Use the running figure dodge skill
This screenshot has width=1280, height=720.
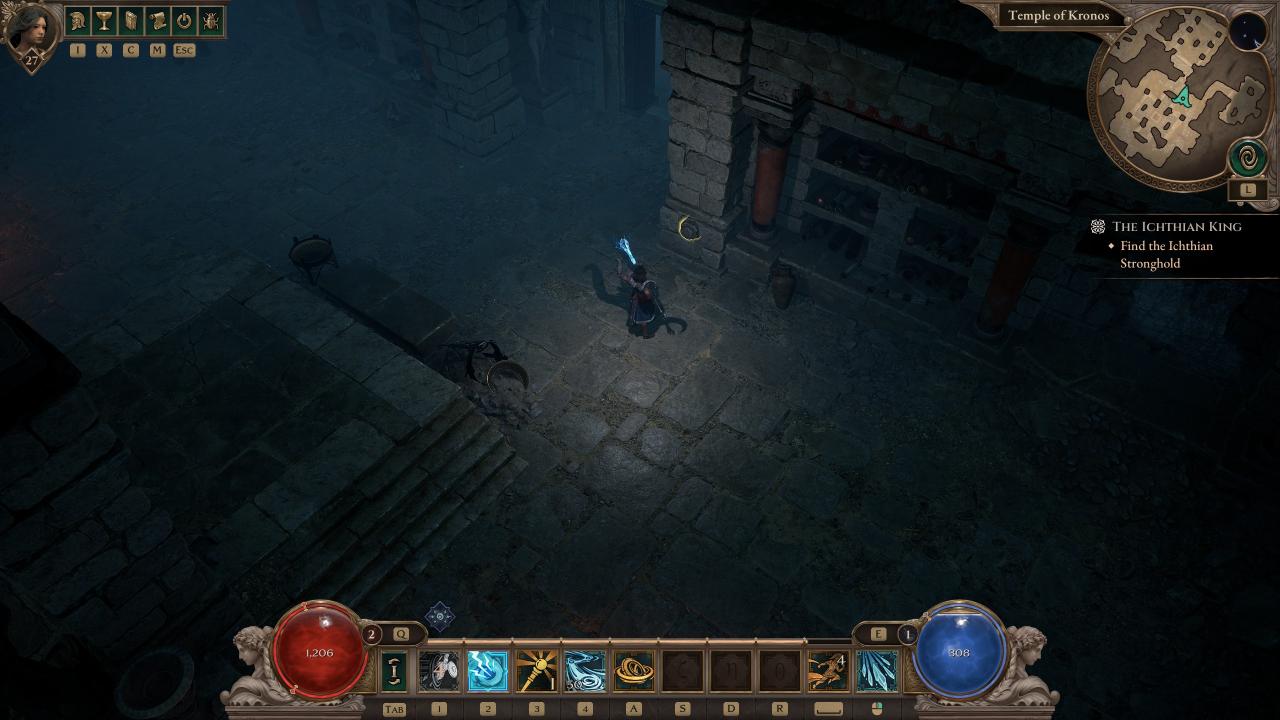828,671
